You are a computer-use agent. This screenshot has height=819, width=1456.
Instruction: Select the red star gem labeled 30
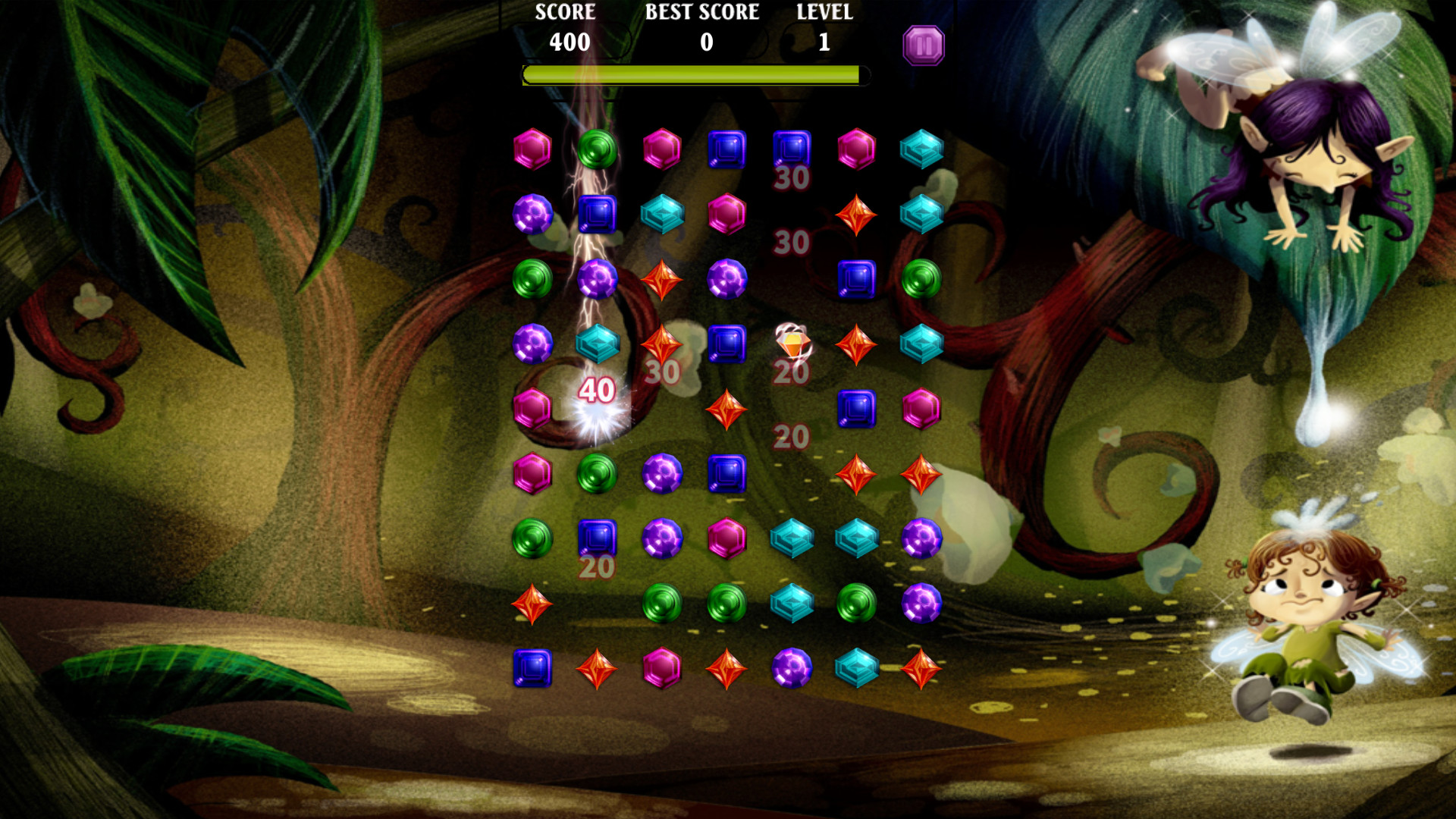point(662,345)
